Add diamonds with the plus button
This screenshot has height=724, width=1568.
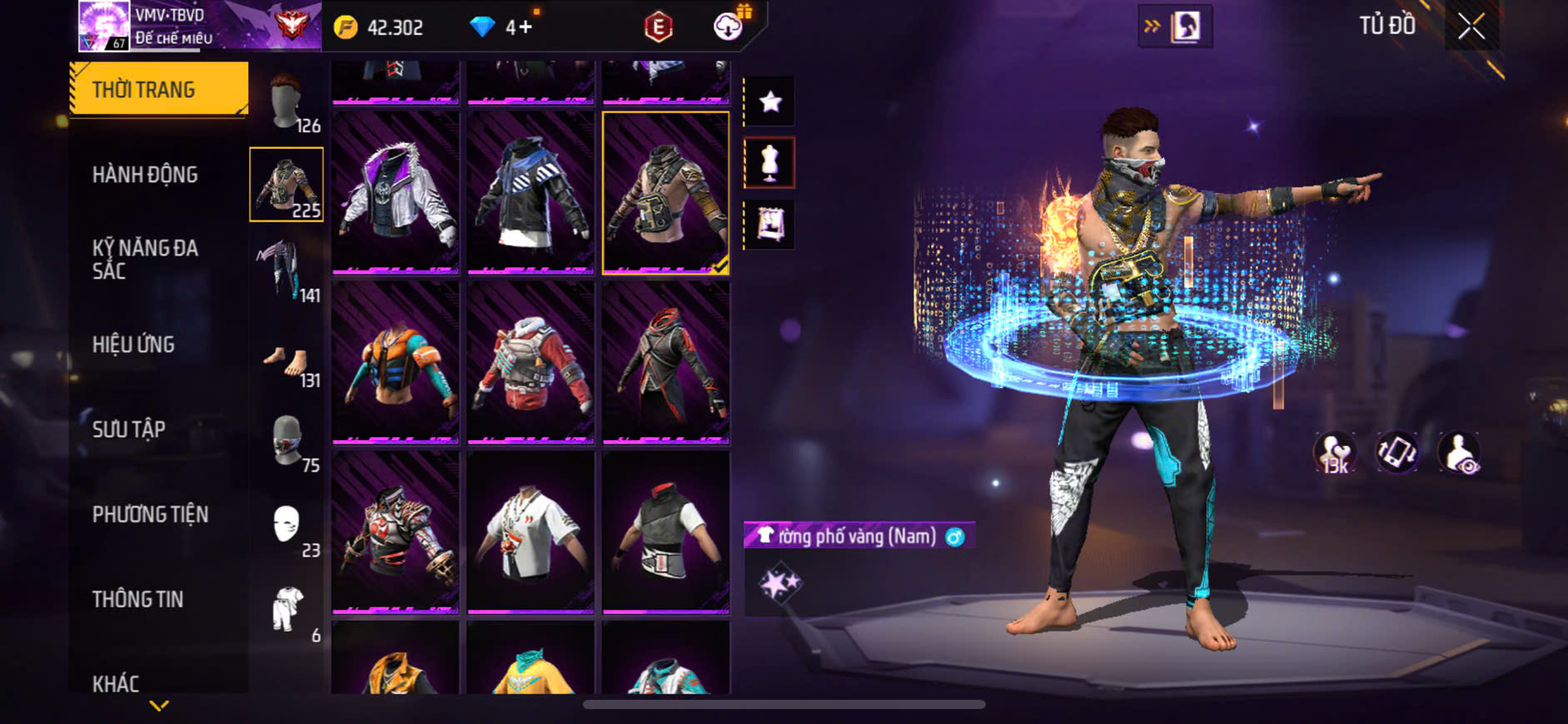(x=525, y=27)
